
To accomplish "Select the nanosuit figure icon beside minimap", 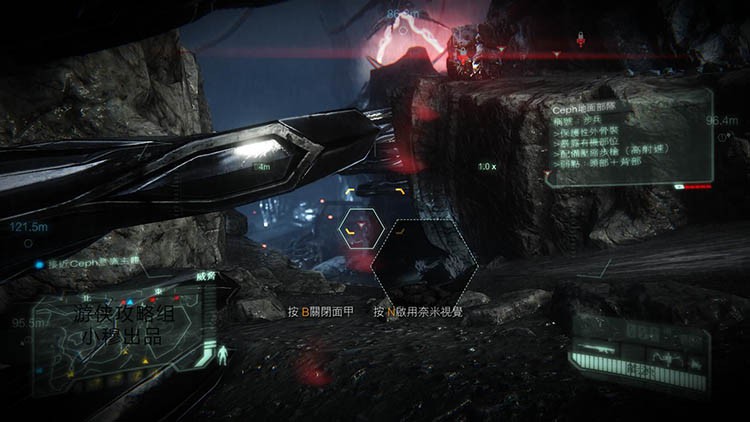I will 222,354.
